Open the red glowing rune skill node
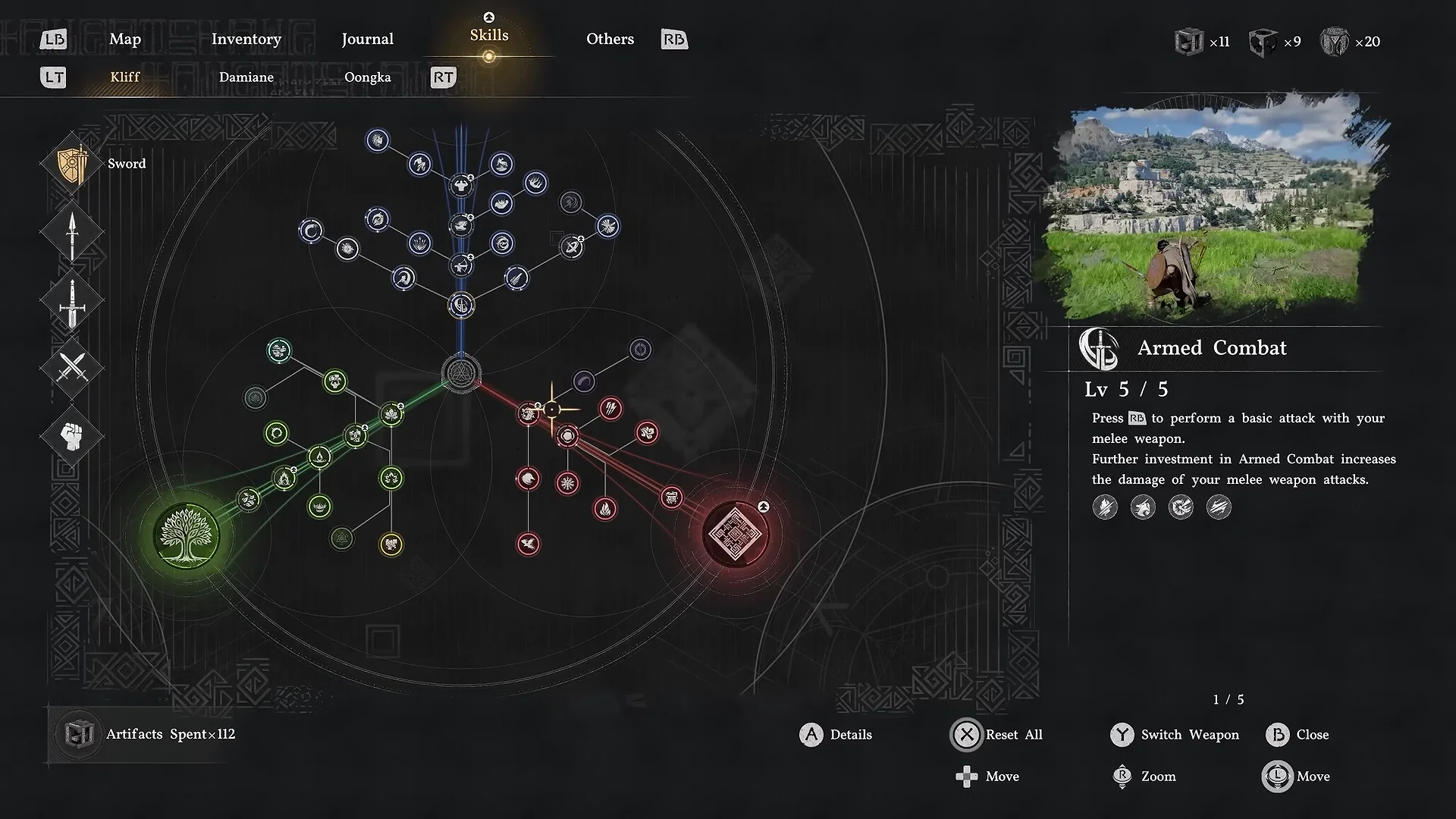The height and width of the screenshot is (819, 1456). [x=737, y=533]
